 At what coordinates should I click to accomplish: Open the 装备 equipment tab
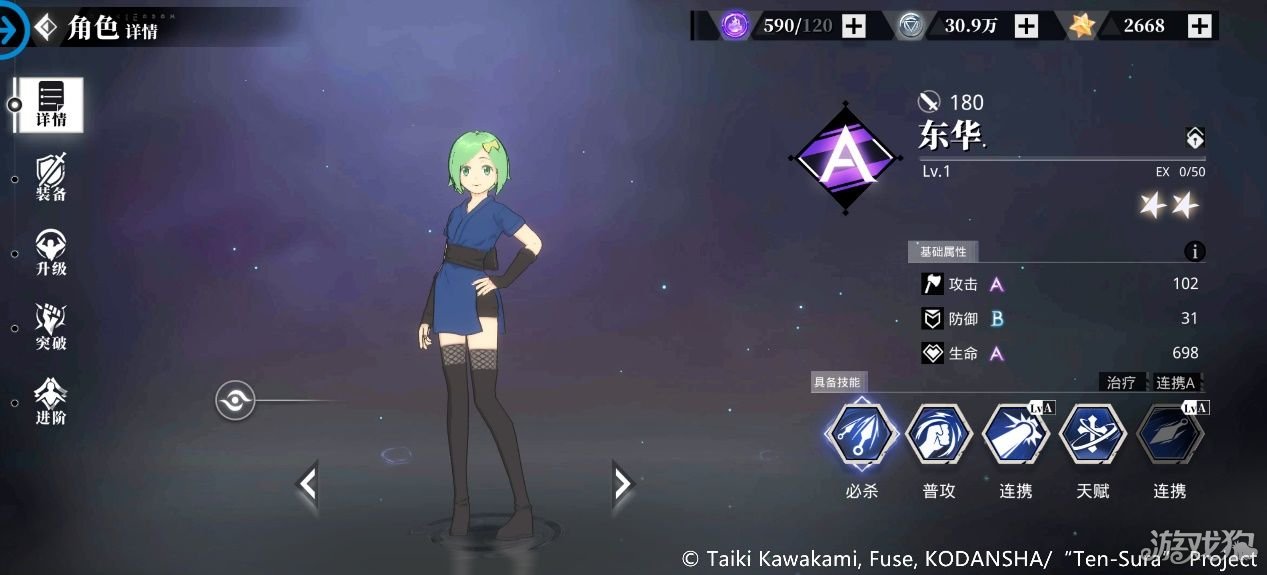(x=50, y=179)
